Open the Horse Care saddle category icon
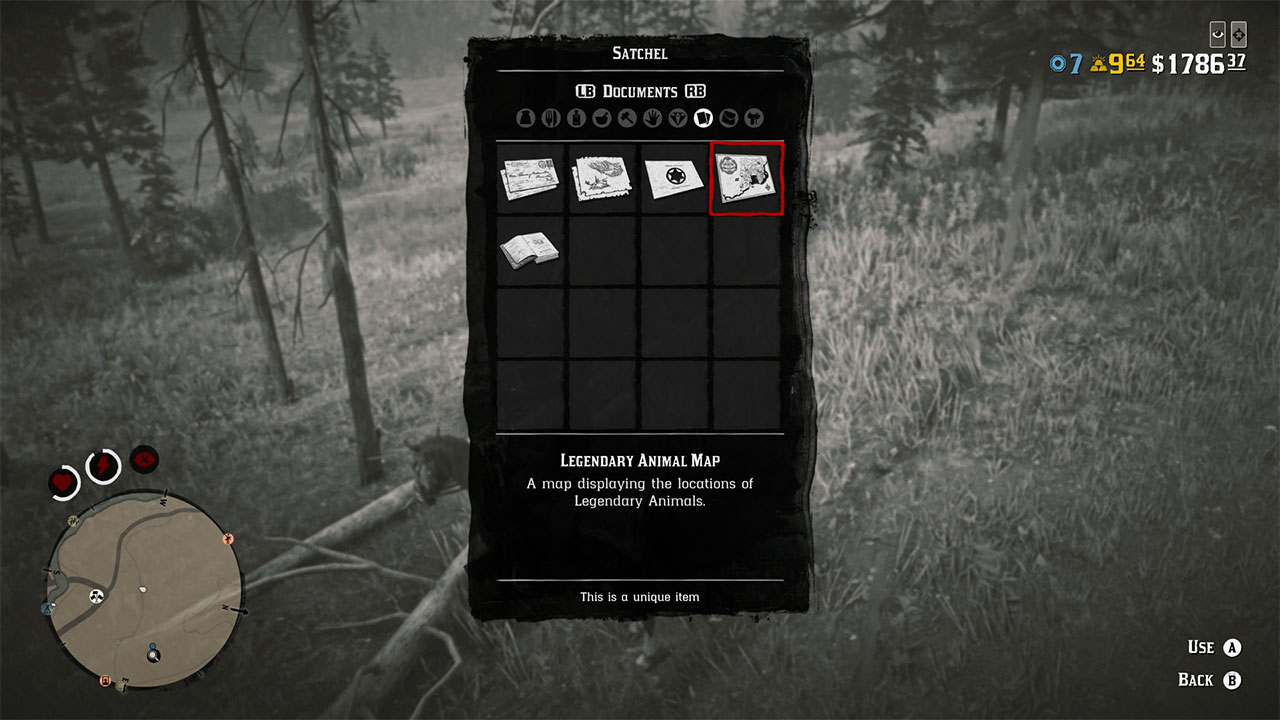The image size is (1280, 720). [753, 117]
